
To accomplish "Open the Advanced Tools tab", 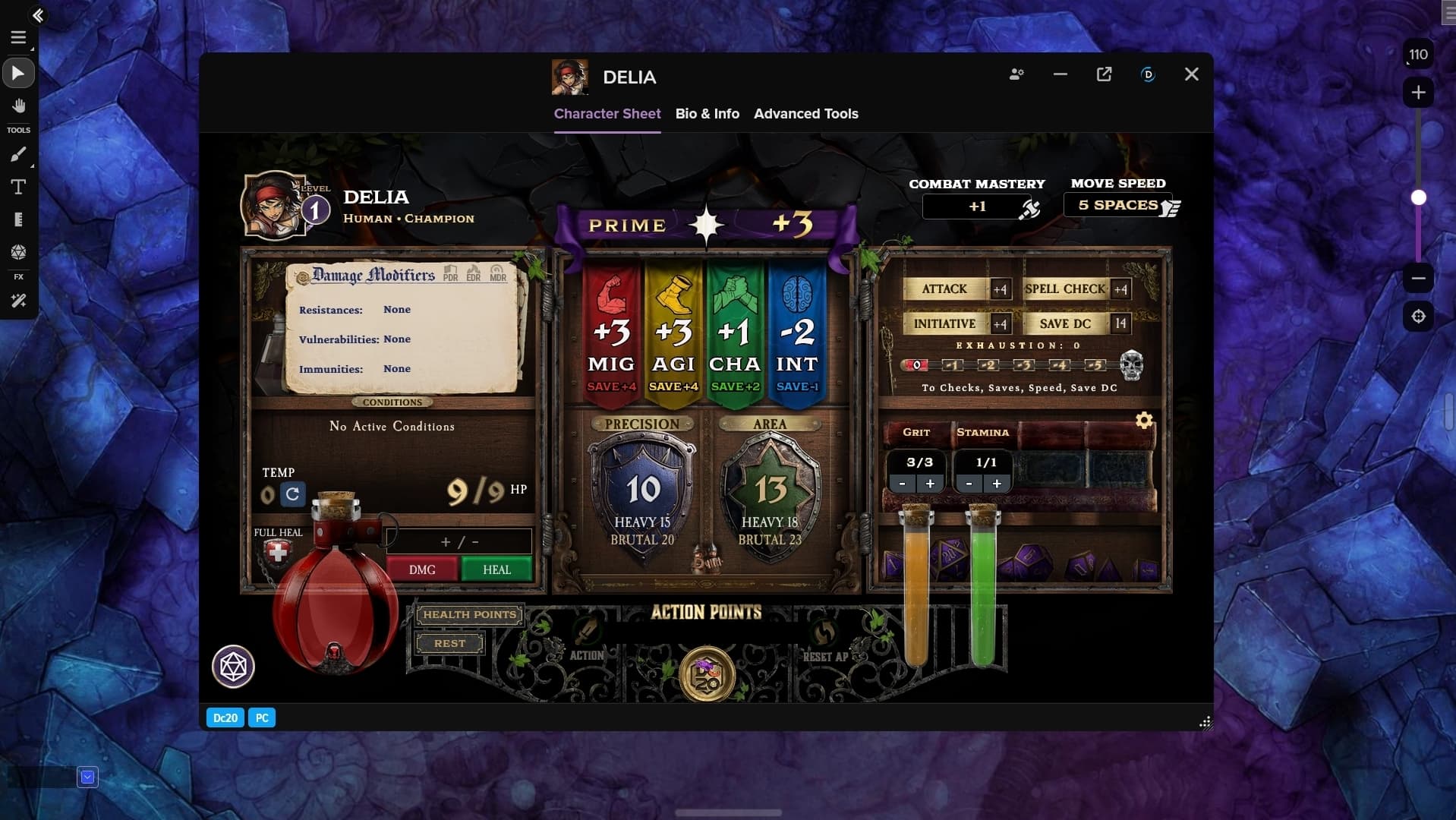I will click(805, 114).
